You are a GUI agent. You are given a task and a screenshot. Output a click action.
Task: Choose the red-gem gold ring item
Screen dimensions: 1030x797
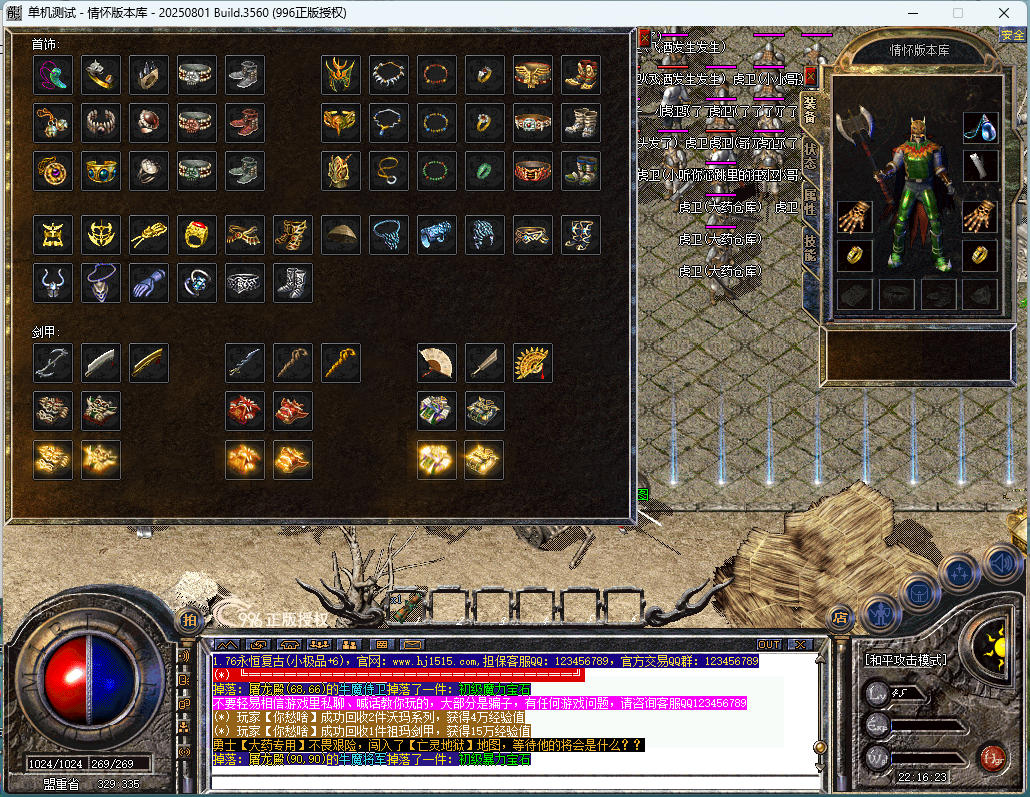click(x=197, y=235)
